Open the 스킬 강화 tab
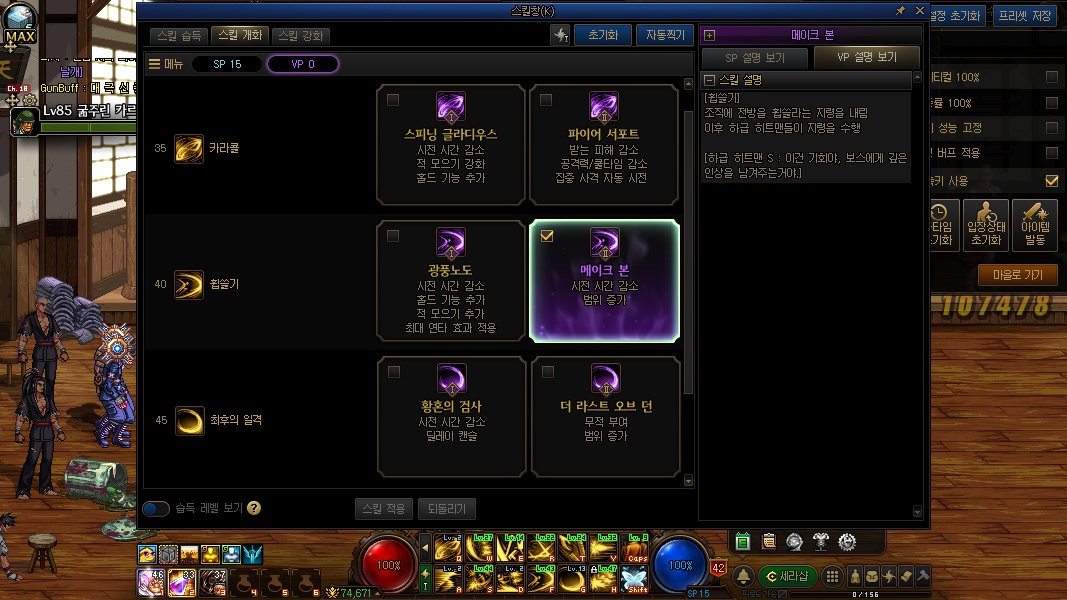Image resolution: width=1067 pixels, height=600 pixels. coord(300,35)
